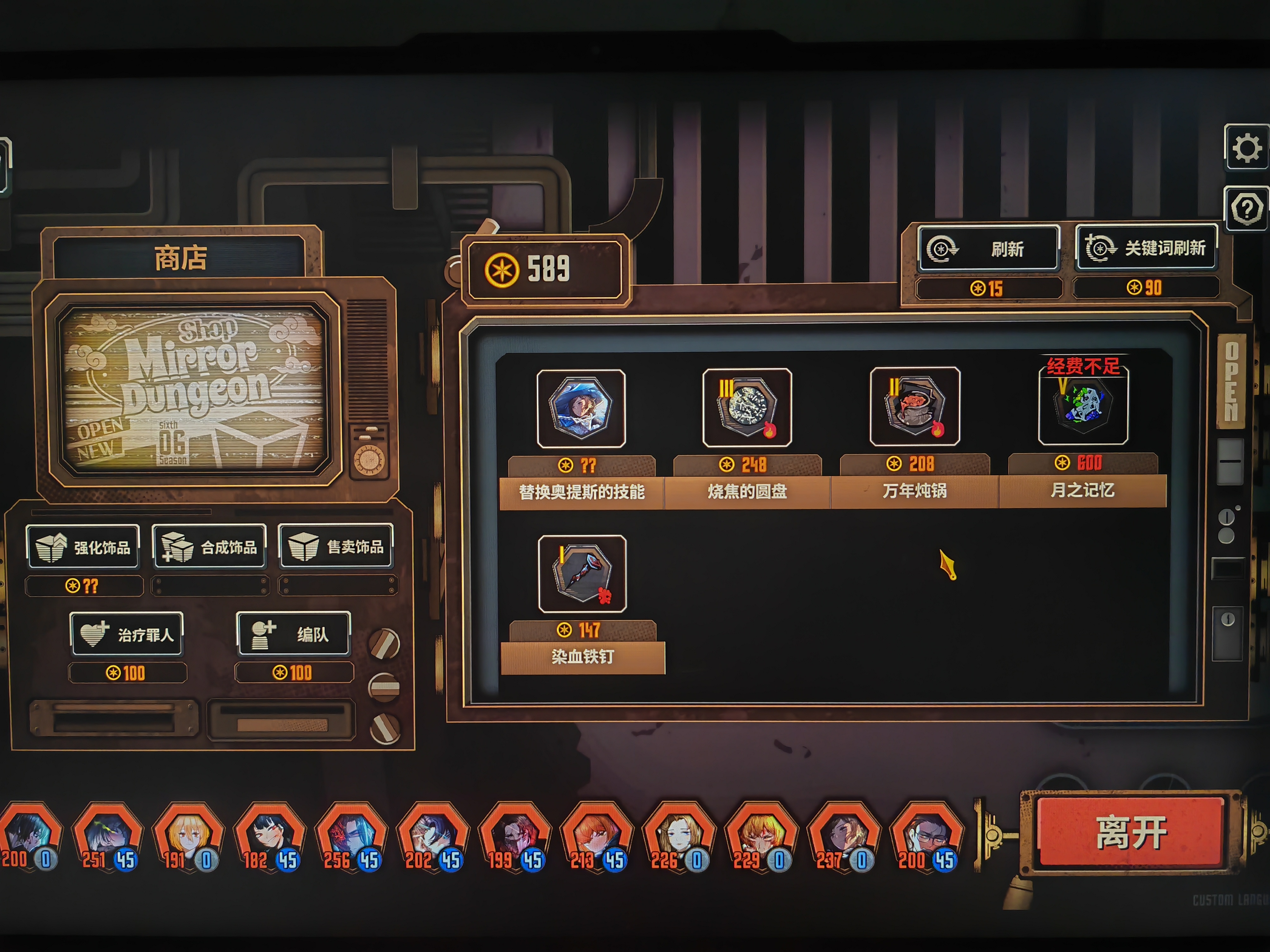Open the 编队 formation button
This screenshot has width=1270, height=952.
[293, 633]
